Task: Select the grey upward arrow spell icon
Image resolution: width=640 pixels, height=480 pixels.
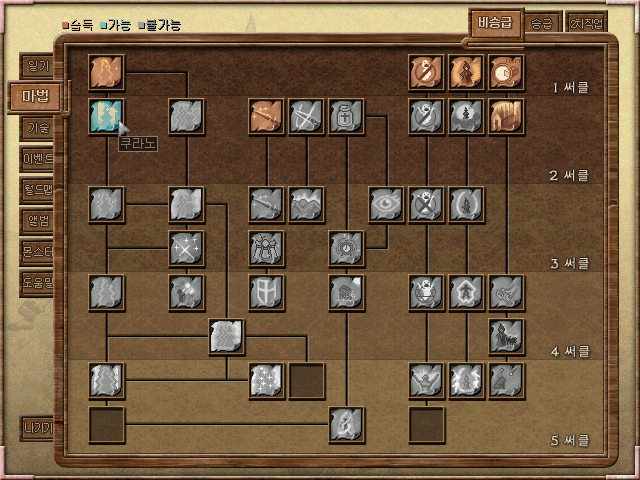Action: 467,291
